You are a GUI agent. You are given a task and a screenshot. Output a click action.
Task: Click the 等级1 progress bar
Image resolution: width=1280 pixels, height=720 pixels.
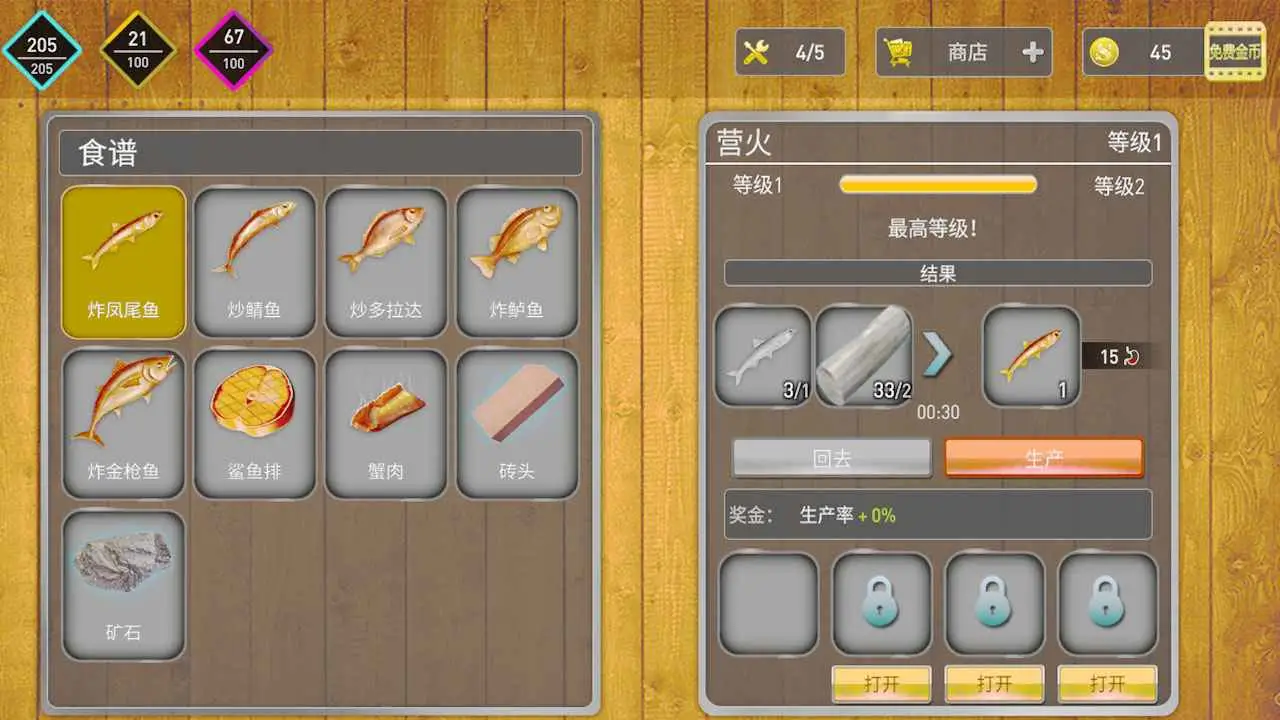tap(937, 184)
